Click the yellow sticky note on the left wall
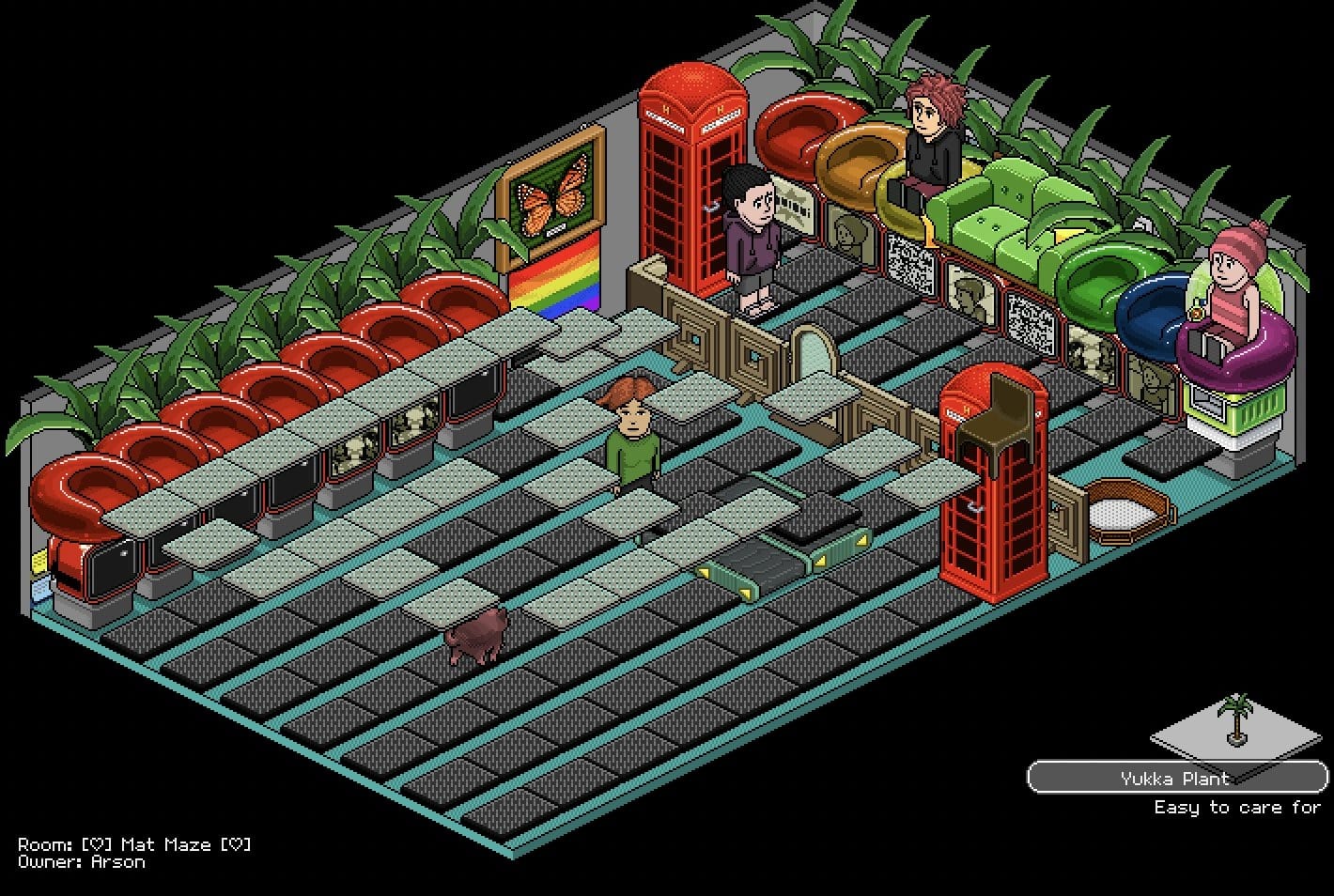Viewport: 1334px width, 896px height. pos(39,560)
